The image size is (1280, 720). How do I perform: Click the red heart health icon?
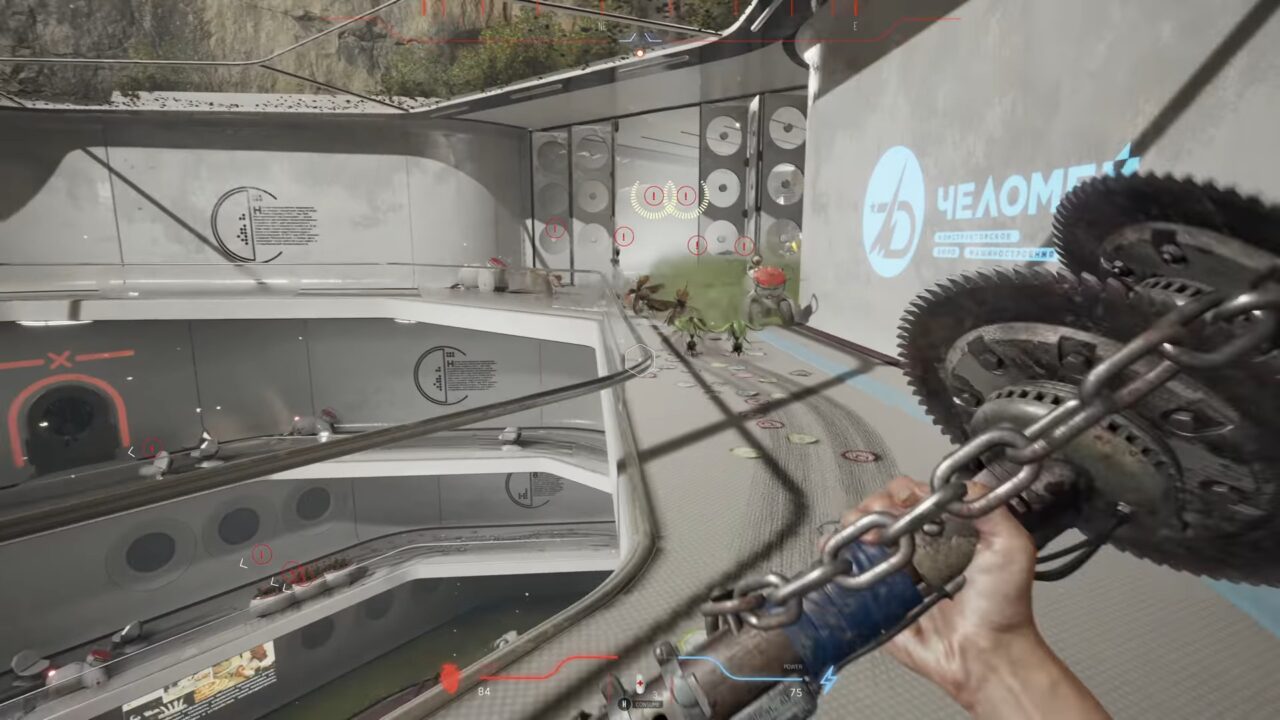click(x=449, y=677)
